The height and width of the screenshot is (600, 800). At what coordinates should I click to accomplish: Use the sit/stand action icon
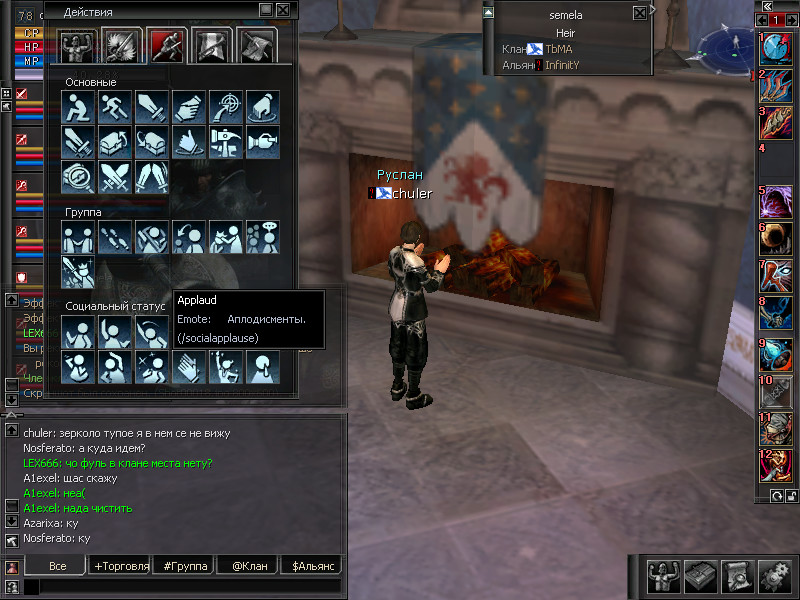click(77, 107)
